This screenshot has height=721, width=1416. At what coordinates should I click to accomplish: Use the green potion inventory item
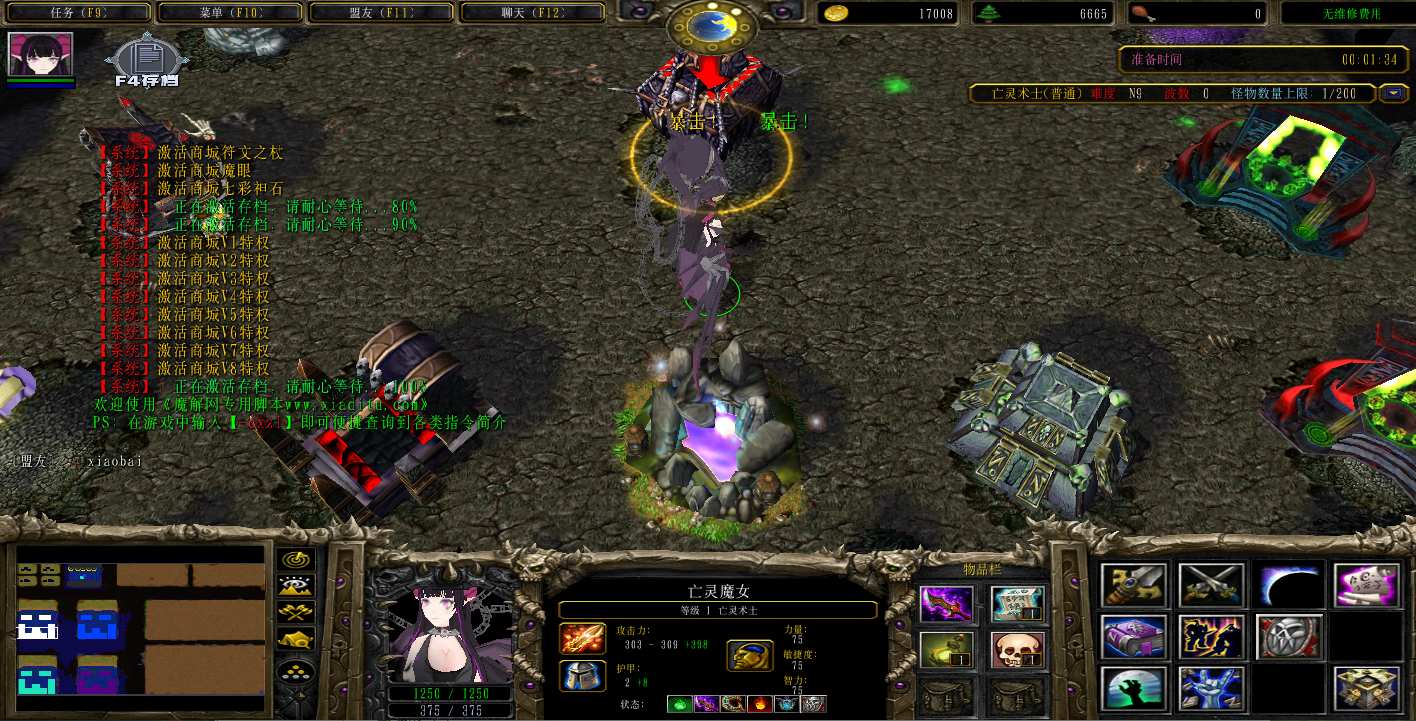coord(945,650)
